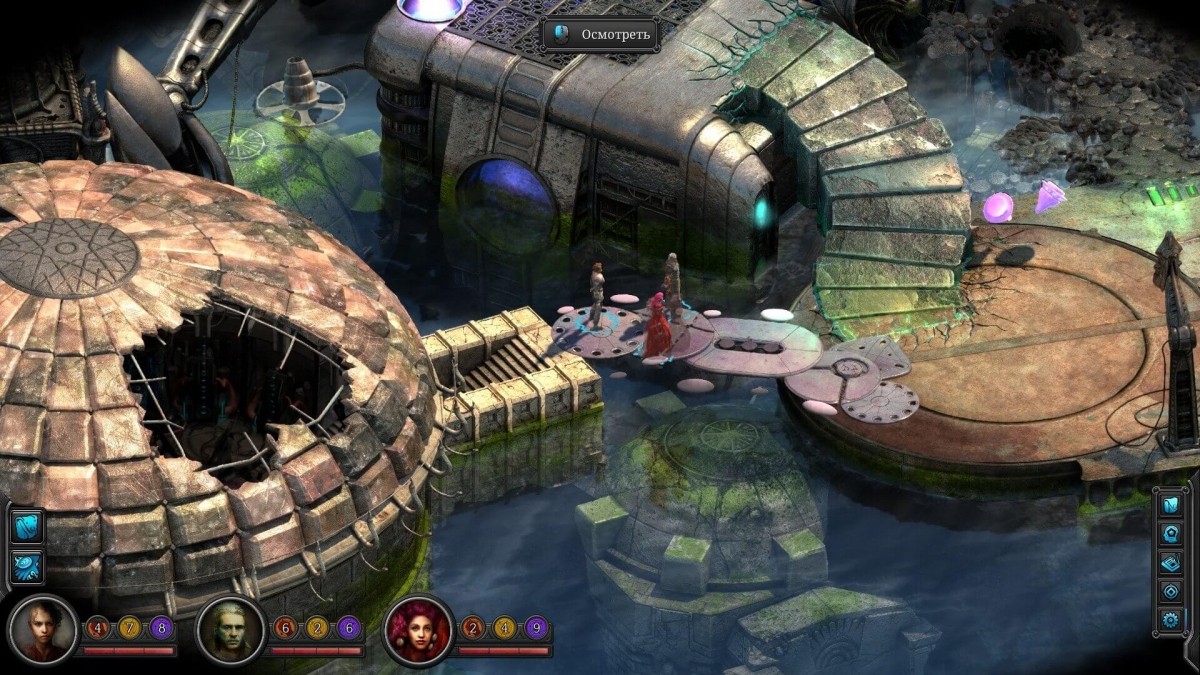The image size is (1200, 675).
Task: Open the inventory bag icon on right panel
Action: point(1170,505)
